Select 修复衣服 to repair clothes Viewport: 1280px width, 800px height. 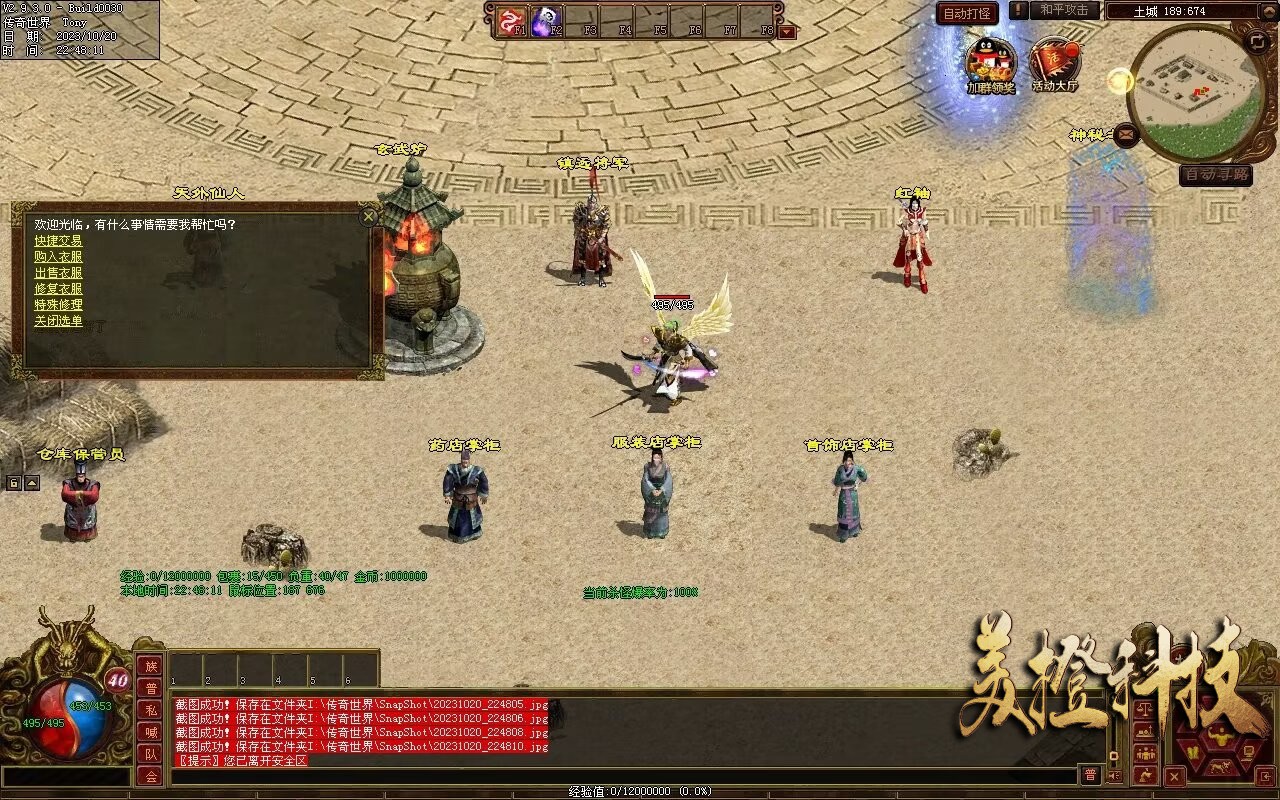58,289
